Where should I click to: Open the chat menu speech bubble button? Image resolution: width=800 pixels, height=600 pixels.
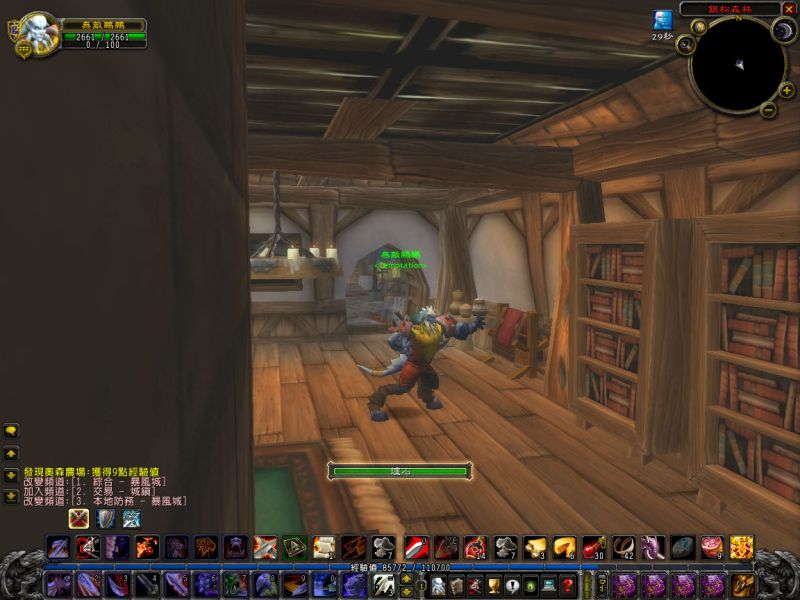[x=11, y=432]
